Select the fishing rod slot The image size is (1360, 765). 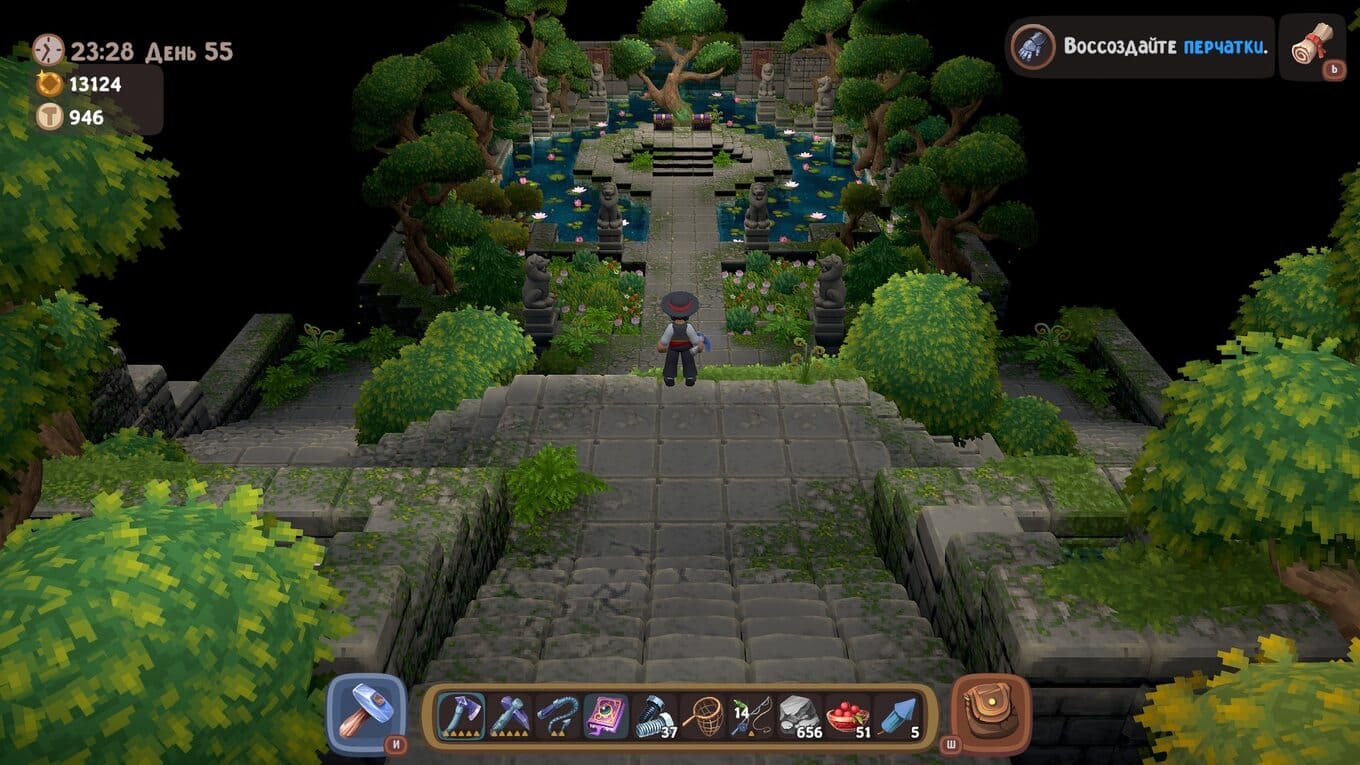point(752,716)
